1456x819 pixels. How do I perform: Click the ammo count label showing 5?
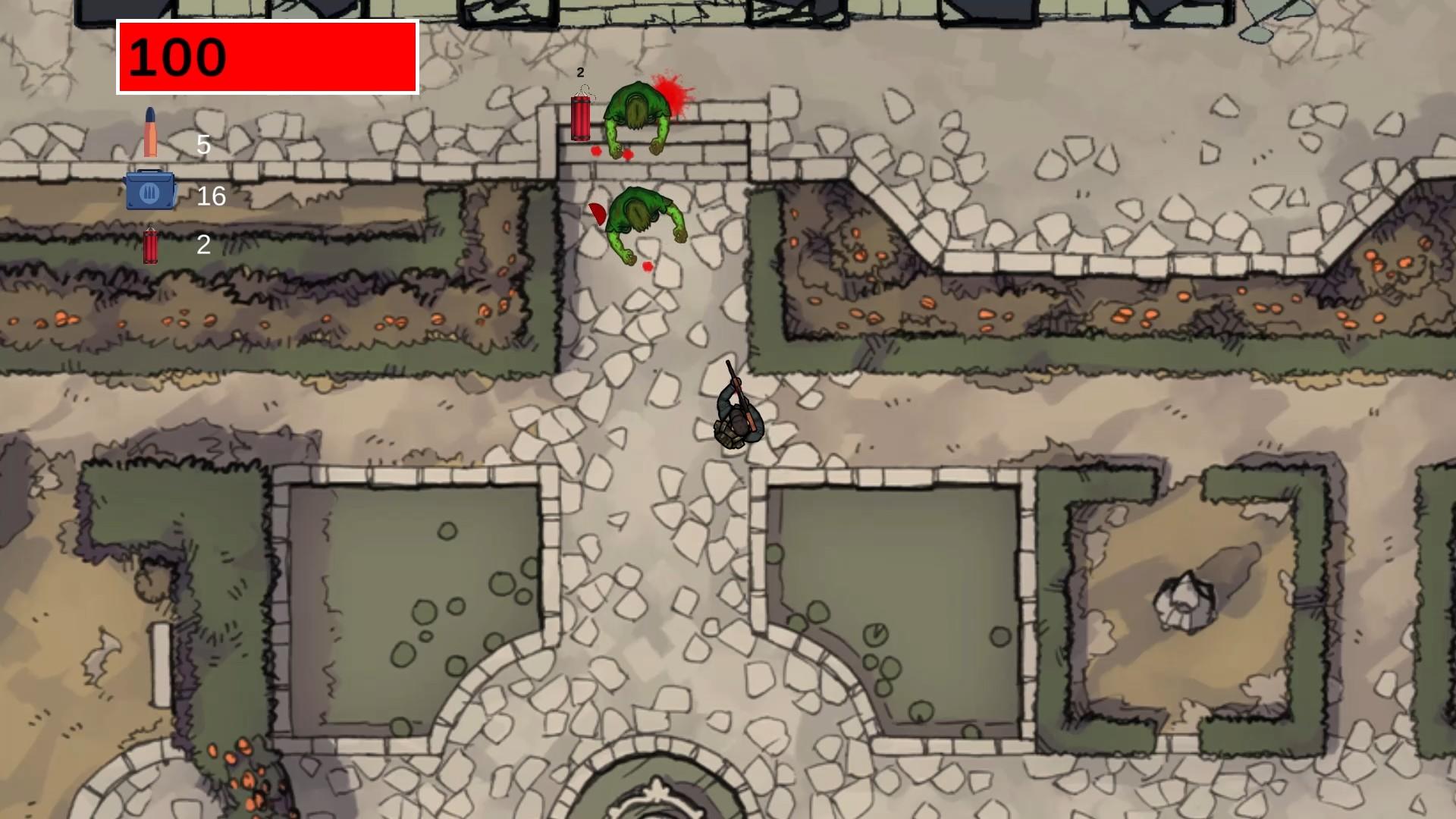(203, 146)
